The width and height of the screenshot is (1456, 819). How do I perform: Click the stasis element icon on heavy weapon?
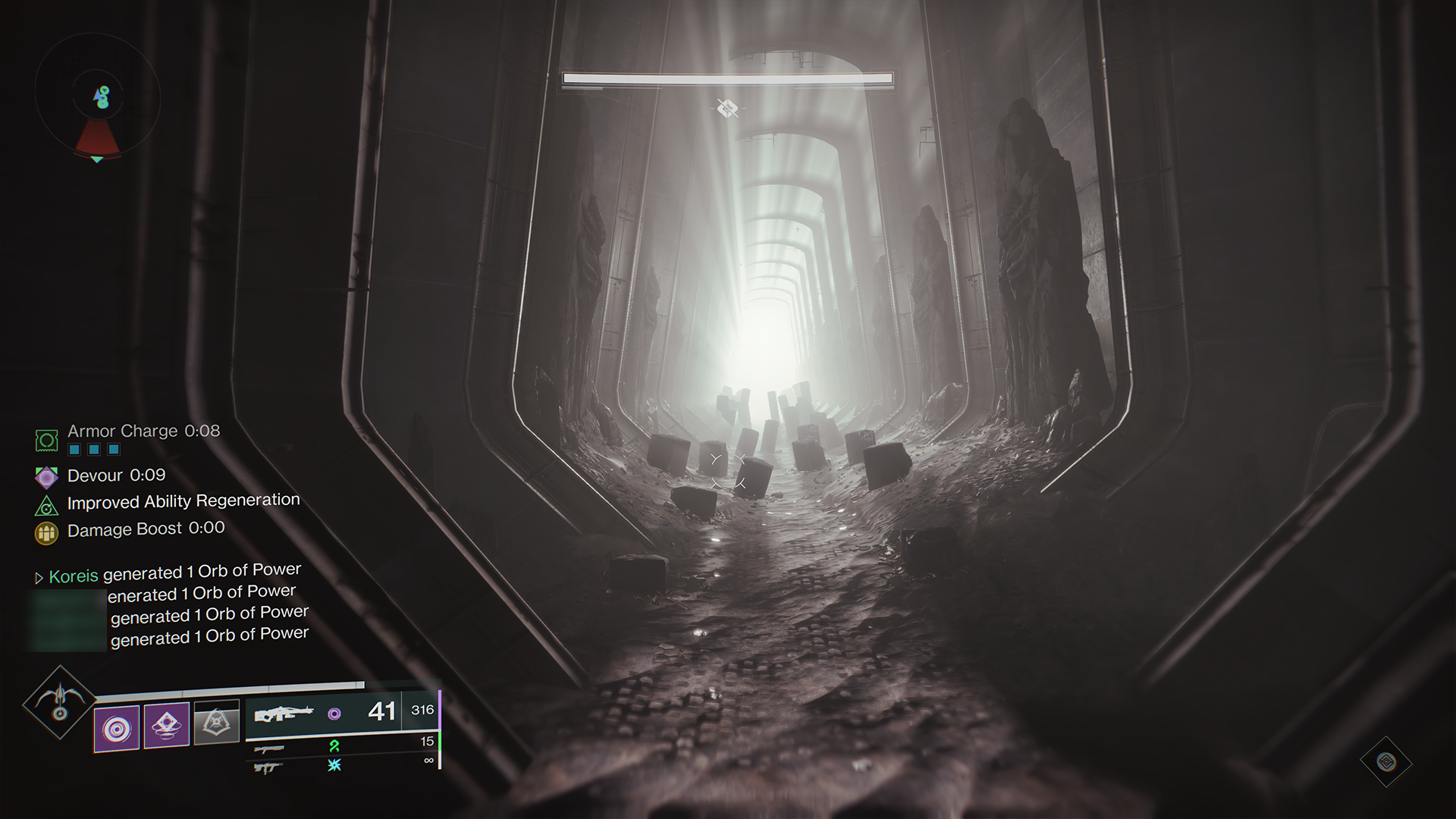pos(336,766)
